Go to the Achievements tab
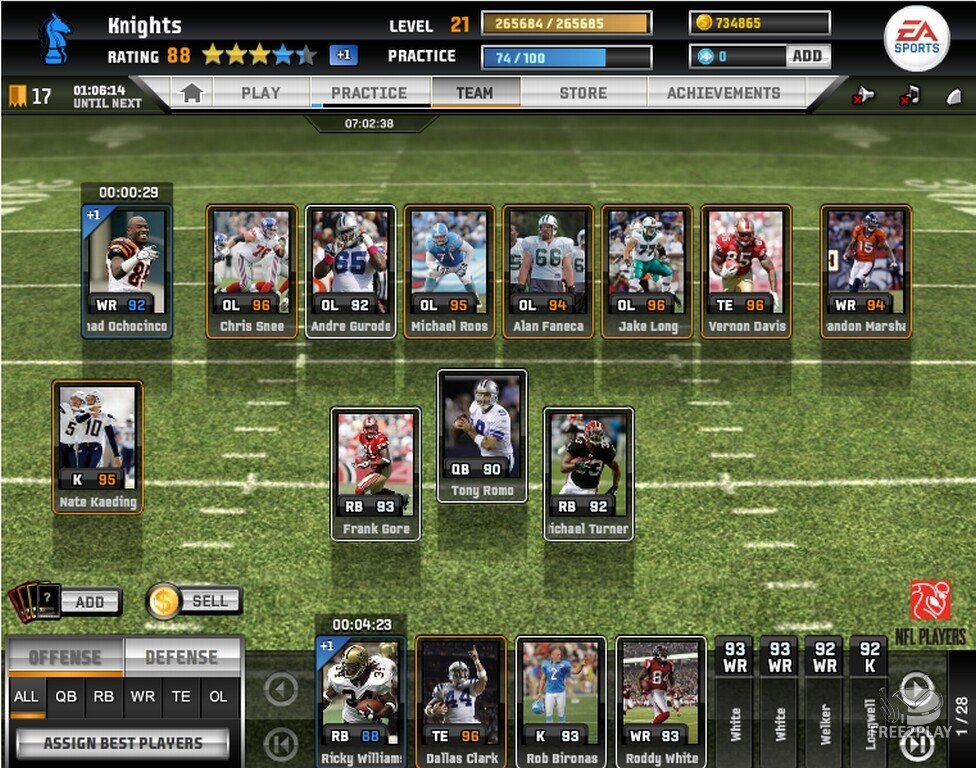 point(723,93)
